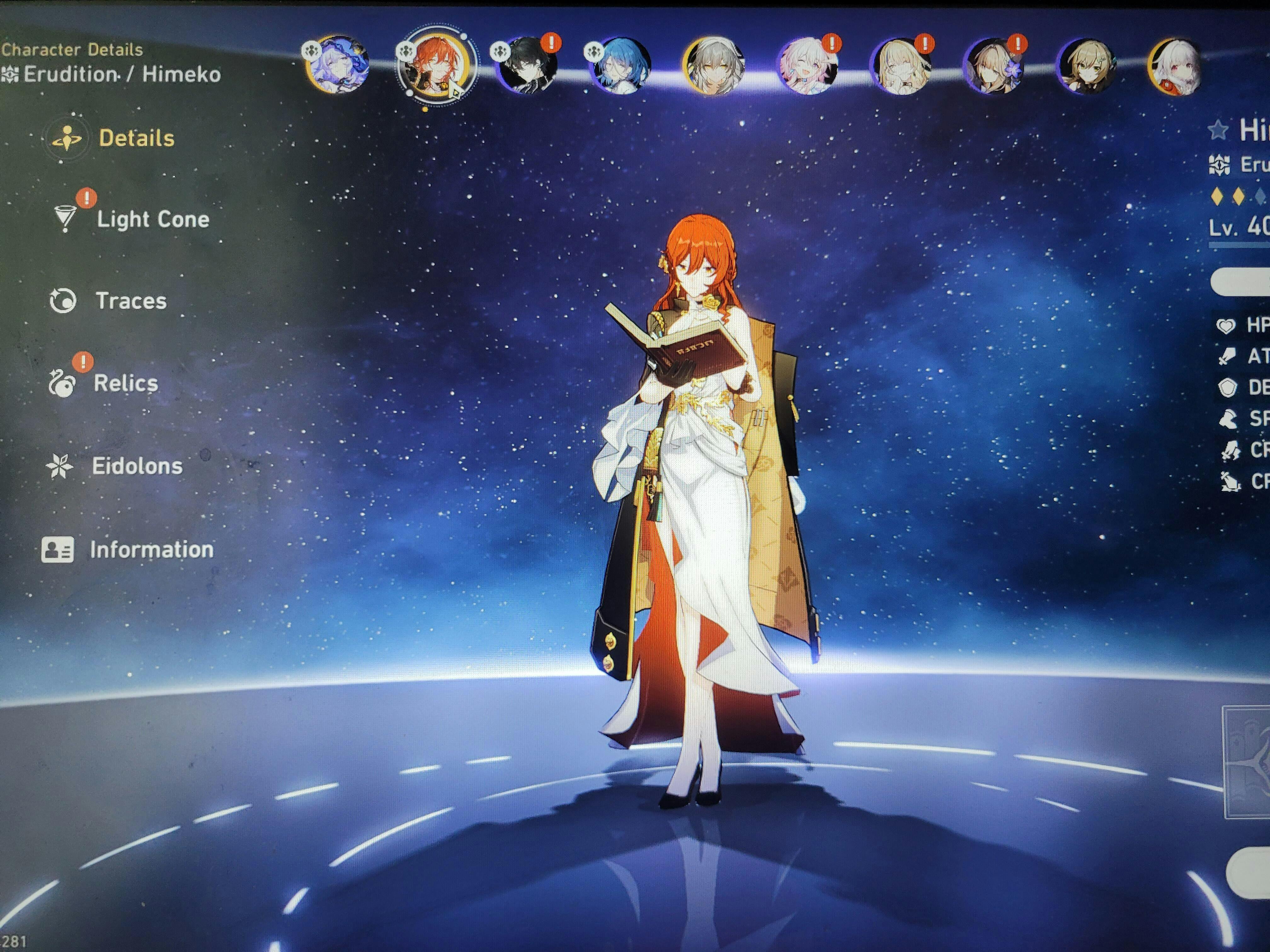Viewport: 1270px width, 952px height.
Task: Open the Relics menu
Action: [x=125, y=383]
